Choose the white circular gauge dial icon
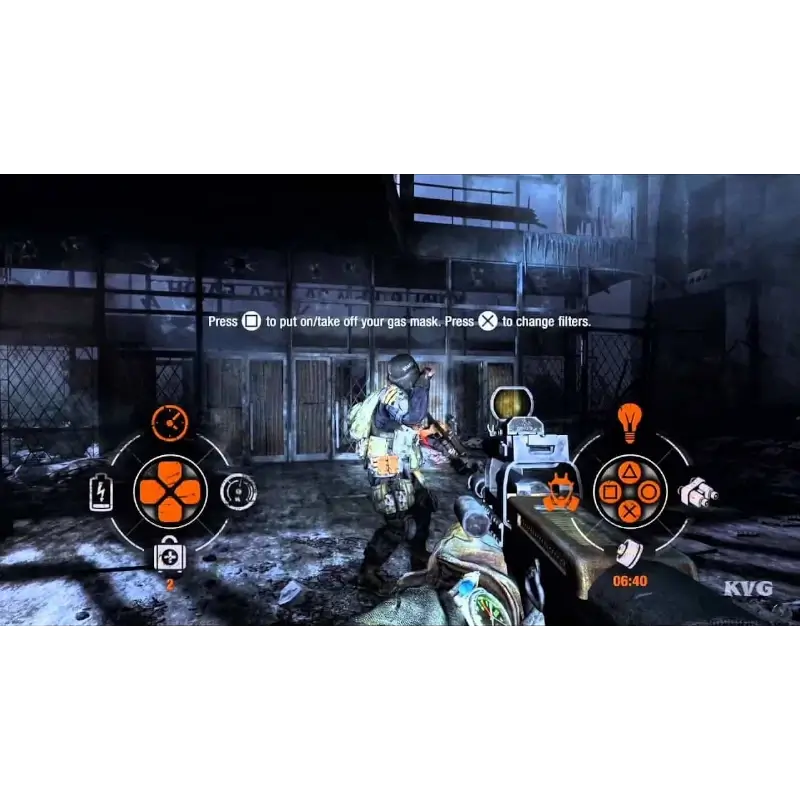 click(x=238, y=491)
